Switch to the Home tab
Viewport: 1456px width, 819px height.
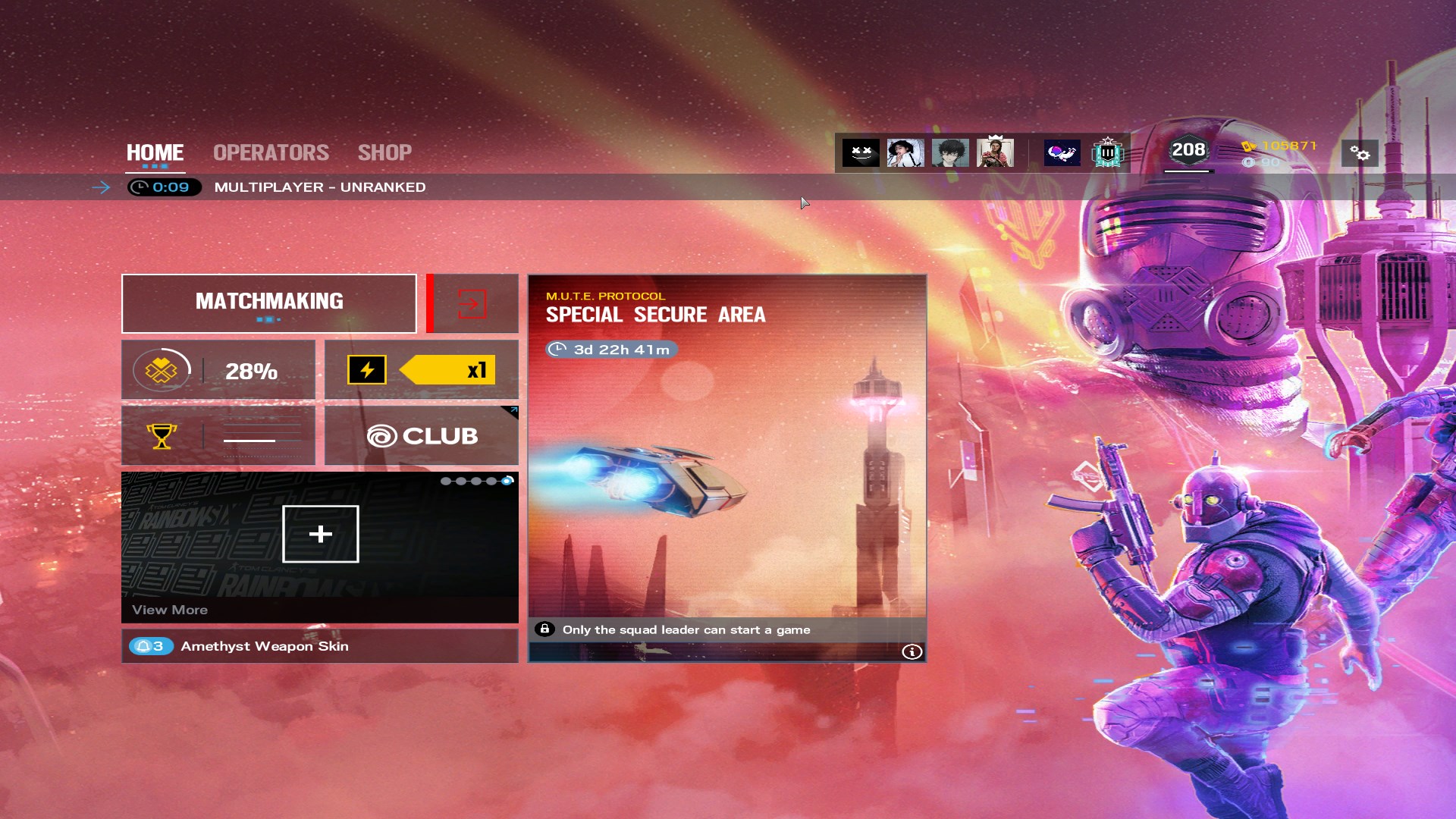click(155, 152)
